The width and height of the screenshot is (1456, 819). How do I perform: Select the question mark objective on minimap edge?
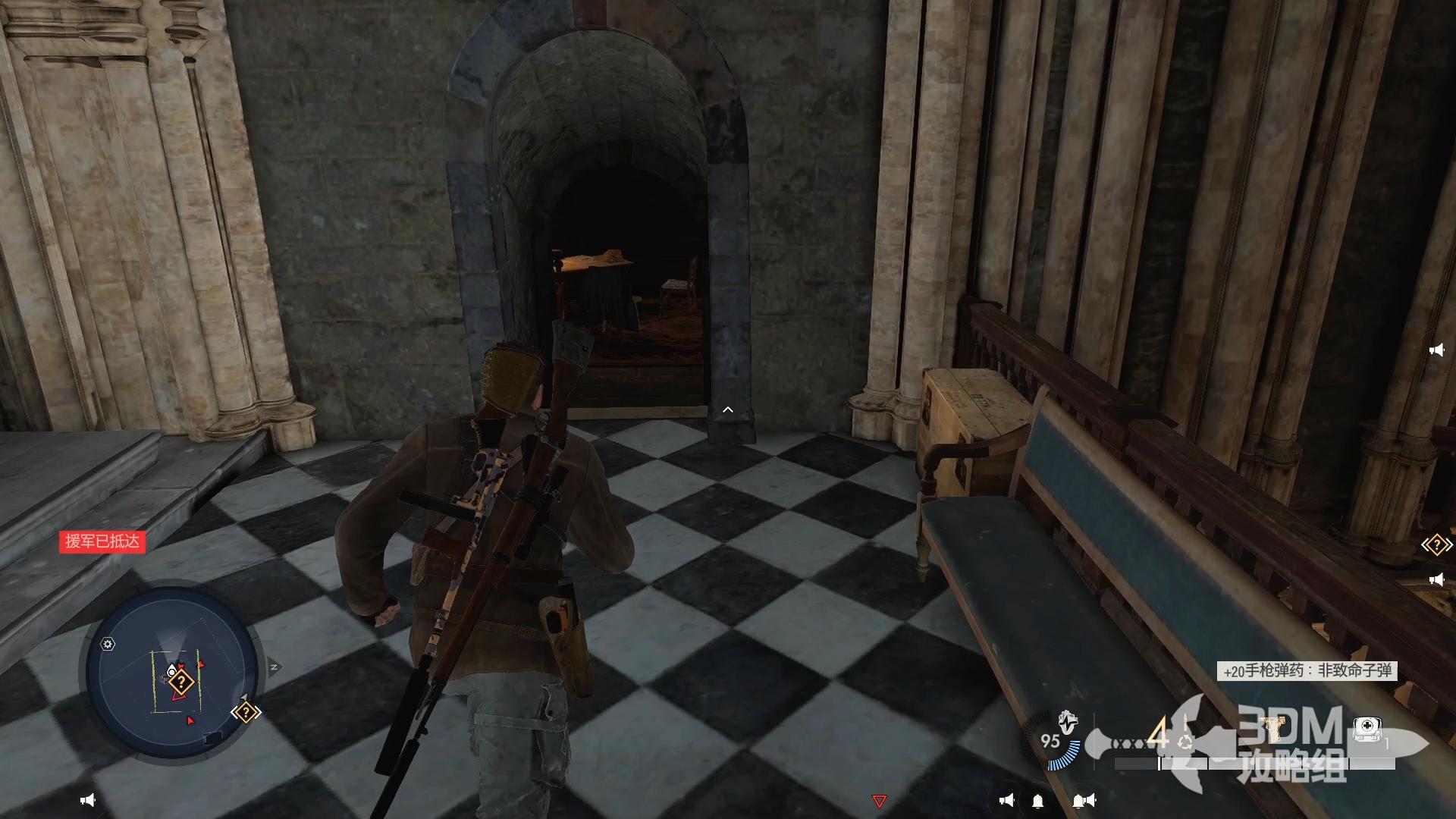246,713
